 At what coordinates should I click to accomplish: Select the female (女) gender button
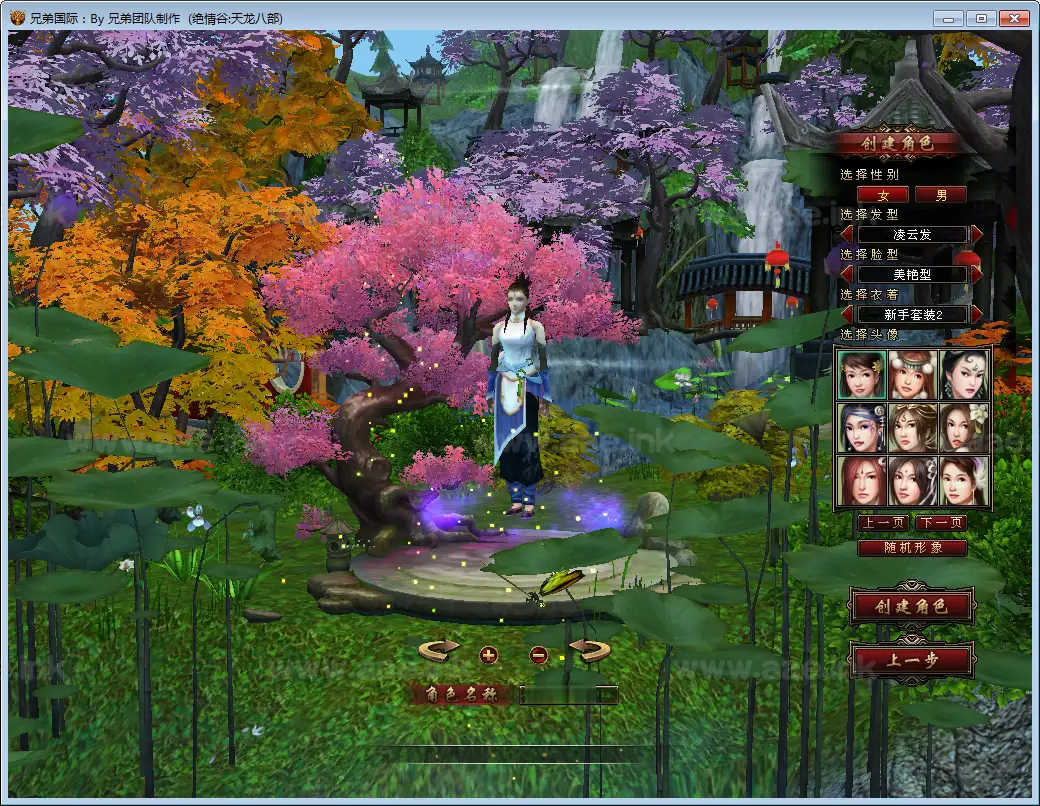pos(882,195)
